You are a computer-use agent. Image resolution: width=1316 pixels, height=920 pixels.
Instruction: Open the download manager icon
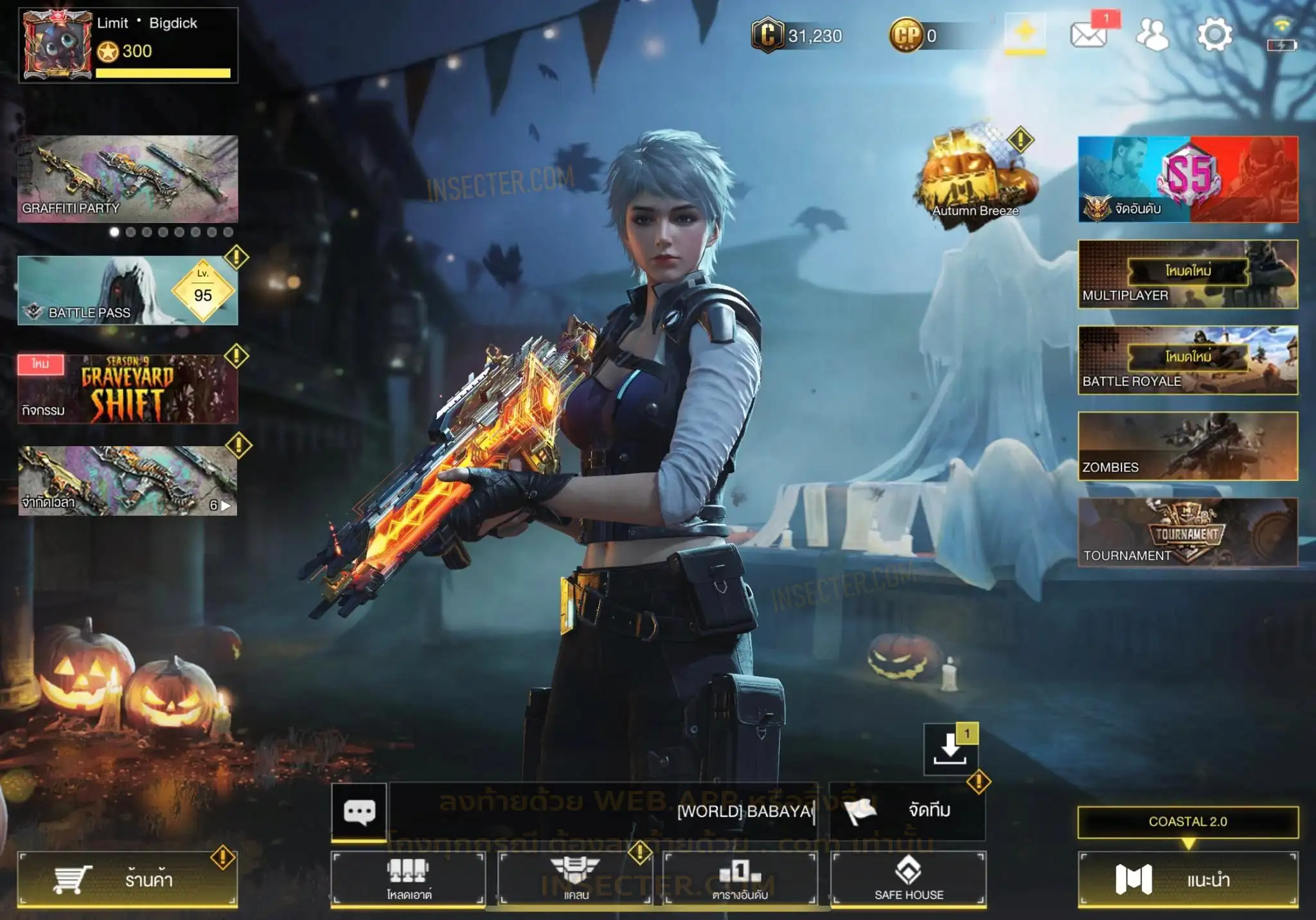[x=950, y=750]
